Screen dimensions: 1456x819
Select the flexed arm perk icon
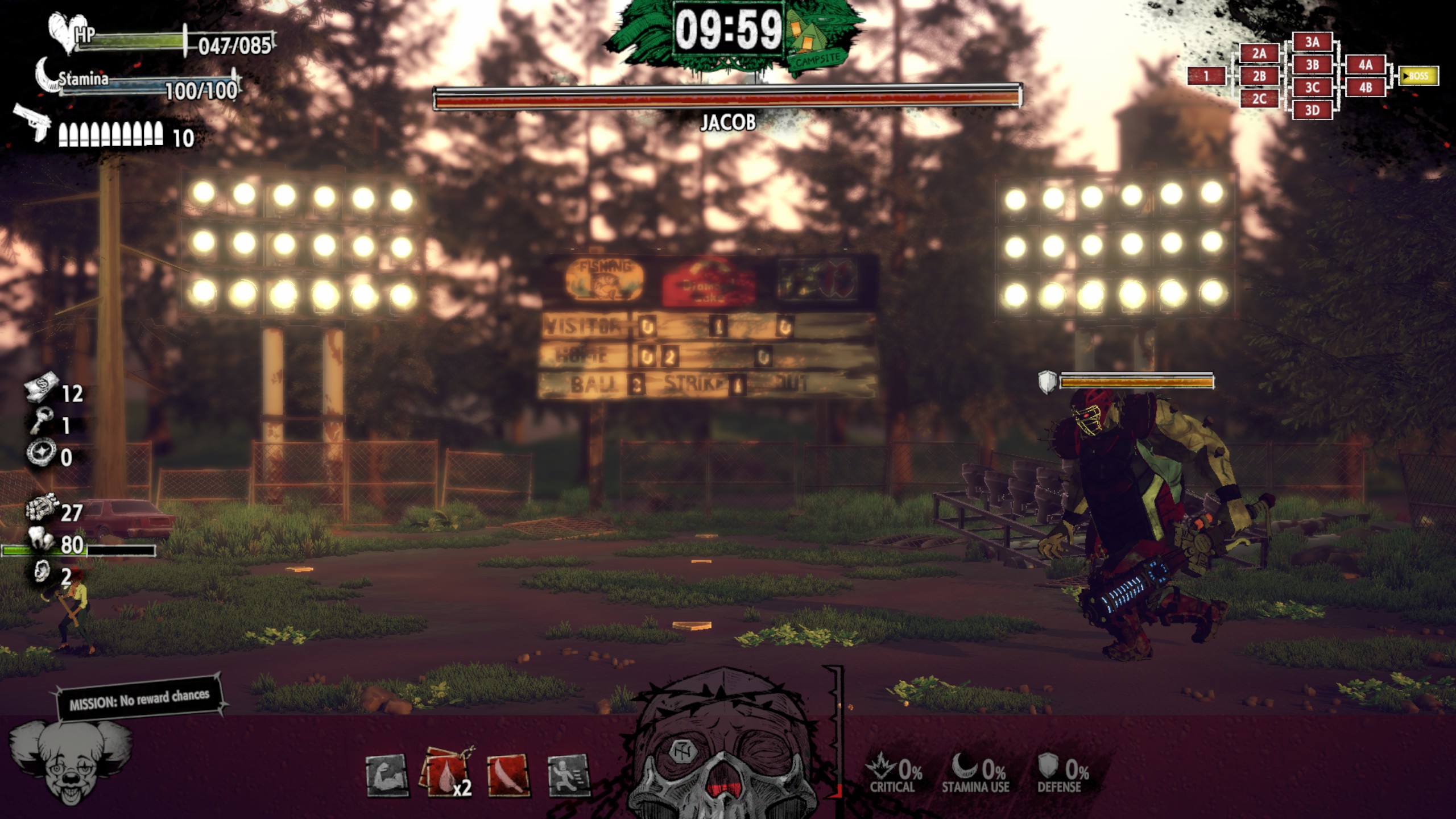[386, 775]
